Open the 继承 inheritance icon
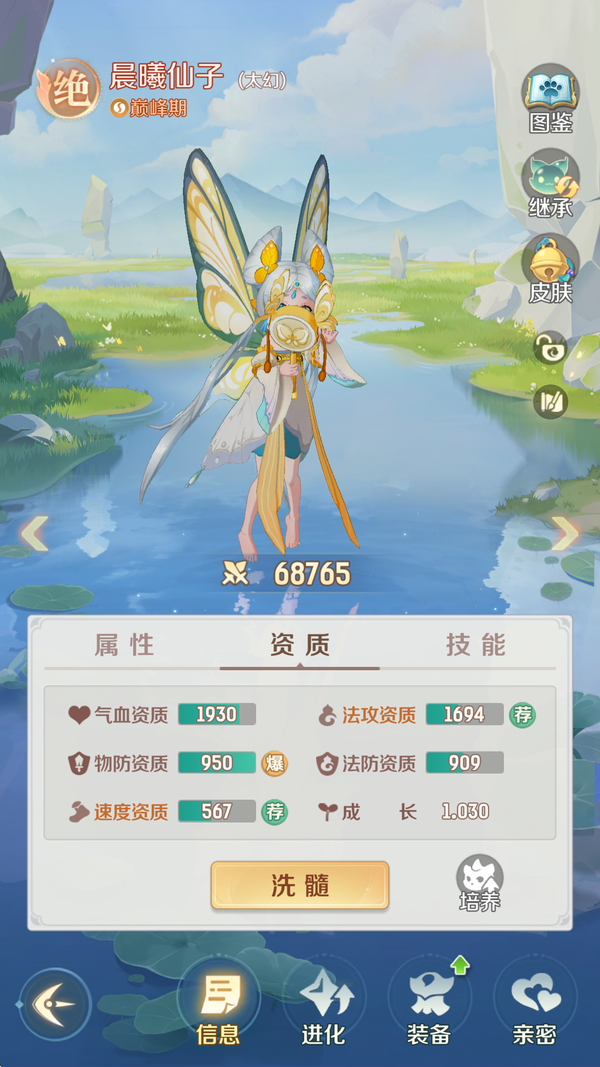The height and width of the screenshot is (1067, 600). point(550,180)
